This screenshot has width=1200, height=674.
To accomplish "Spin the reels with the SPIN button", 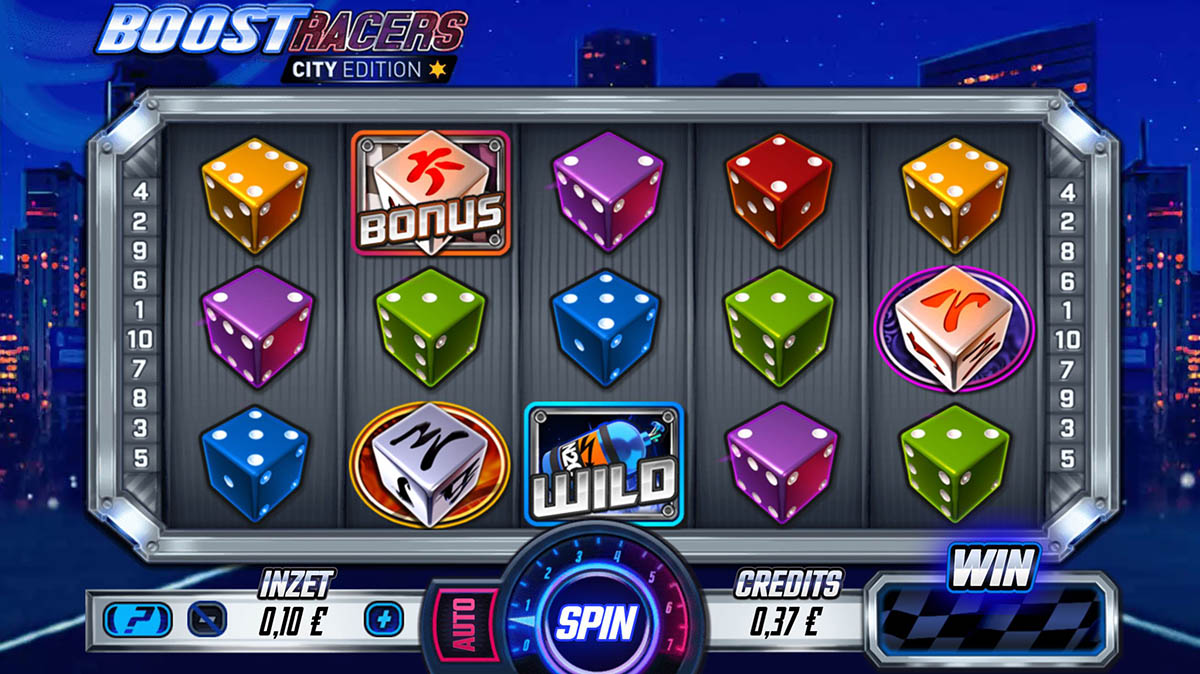I will point(596,623).
